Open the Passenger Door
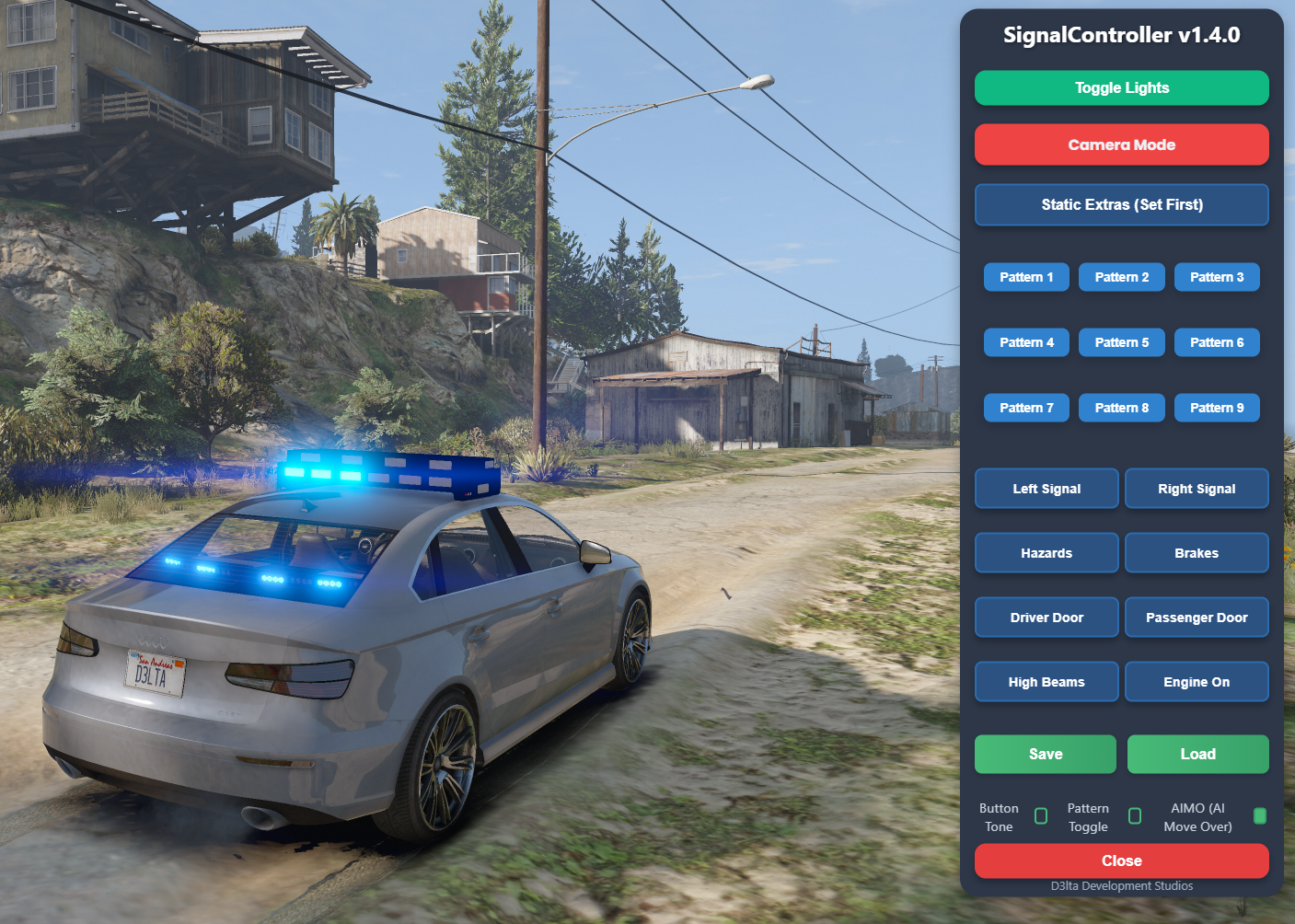The width and height of the screenshot is (1295, 924). point(1197,618)
